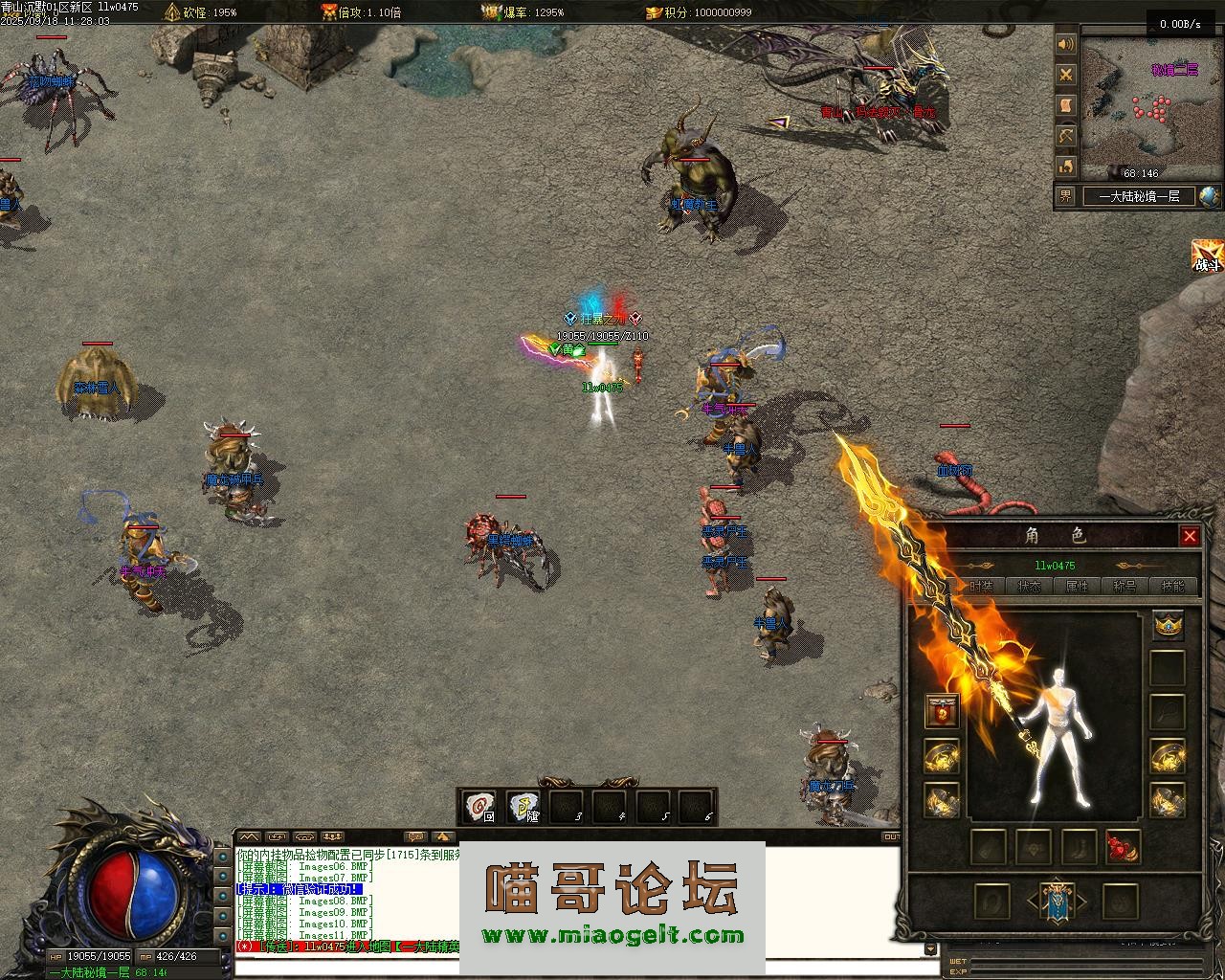Open the world map globe icon

click(1210, 196)
